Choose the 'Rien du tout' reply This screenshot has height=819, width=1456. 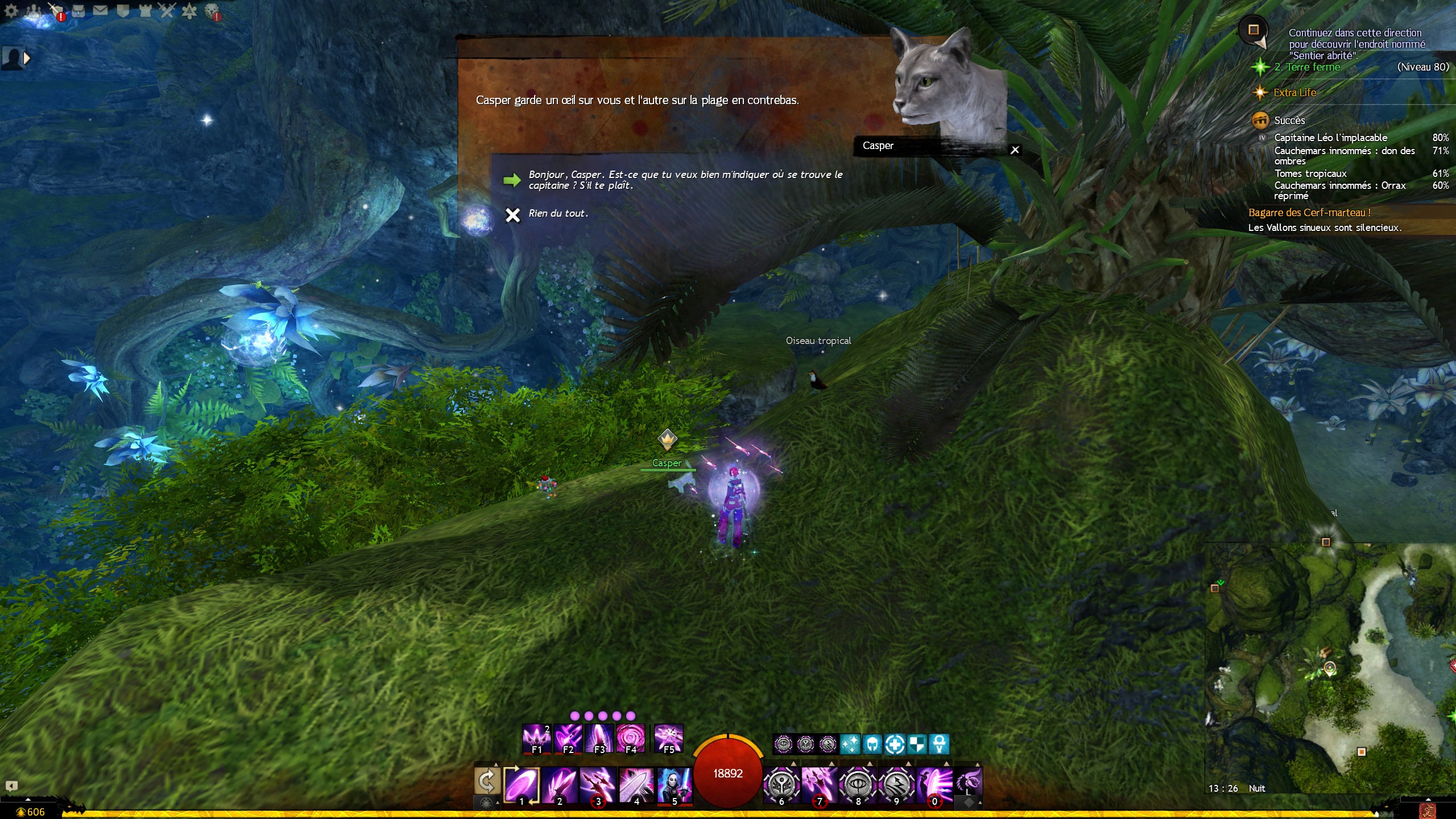[557, 214]
